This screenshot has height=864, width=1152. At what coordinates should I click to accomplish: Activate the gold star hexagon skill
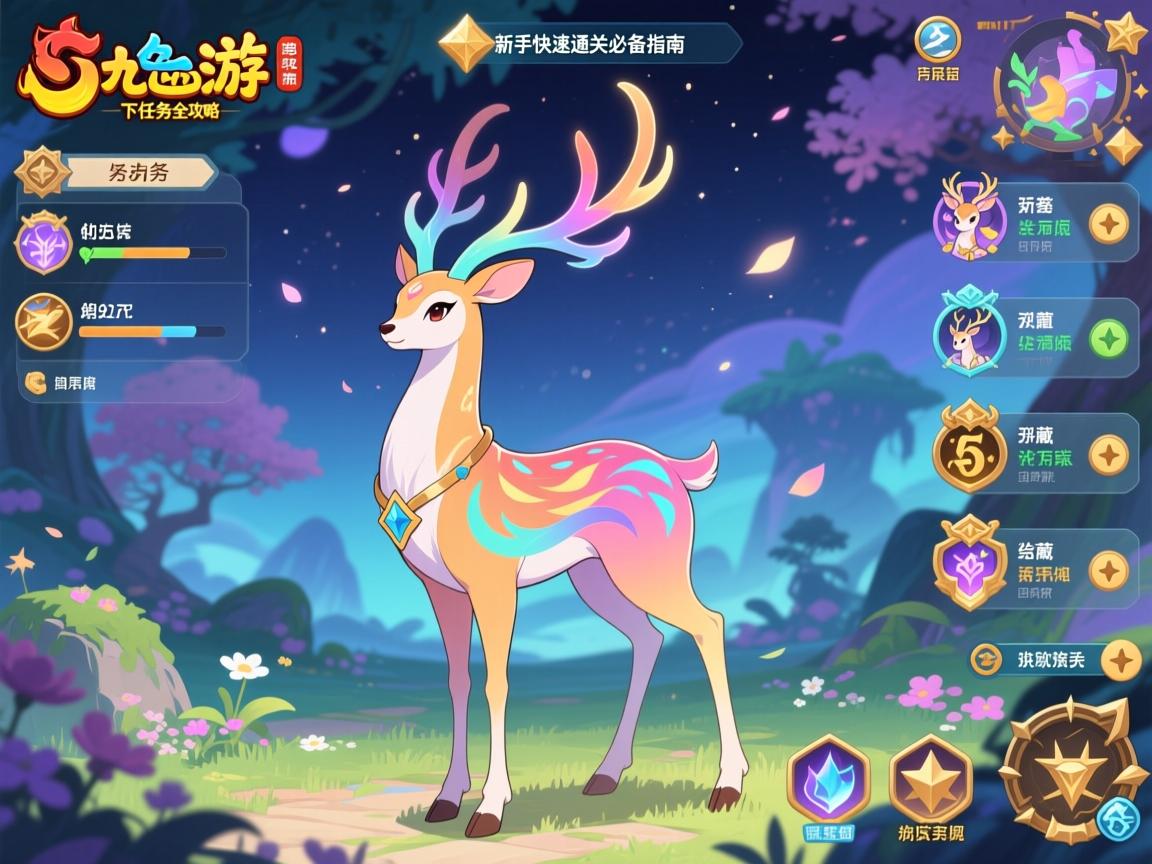point(930,779)
